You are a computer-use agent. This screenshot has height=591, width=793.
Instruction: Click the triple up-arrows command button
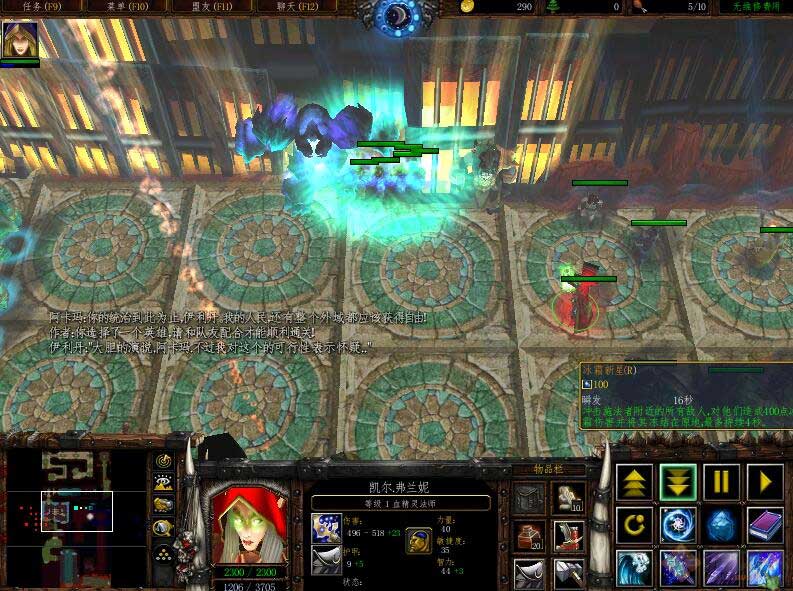pos(634,482)
